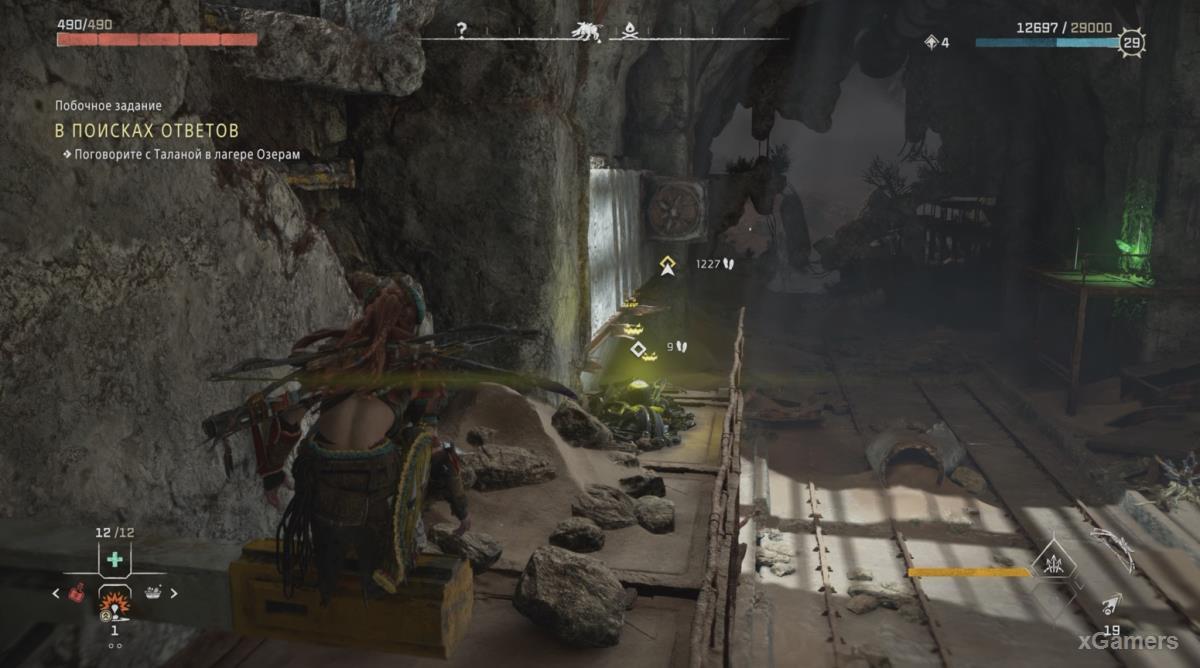Viewport: 1200px width, 668px height.
Task: Click the level 29 badge
Action: point(1131,42)
